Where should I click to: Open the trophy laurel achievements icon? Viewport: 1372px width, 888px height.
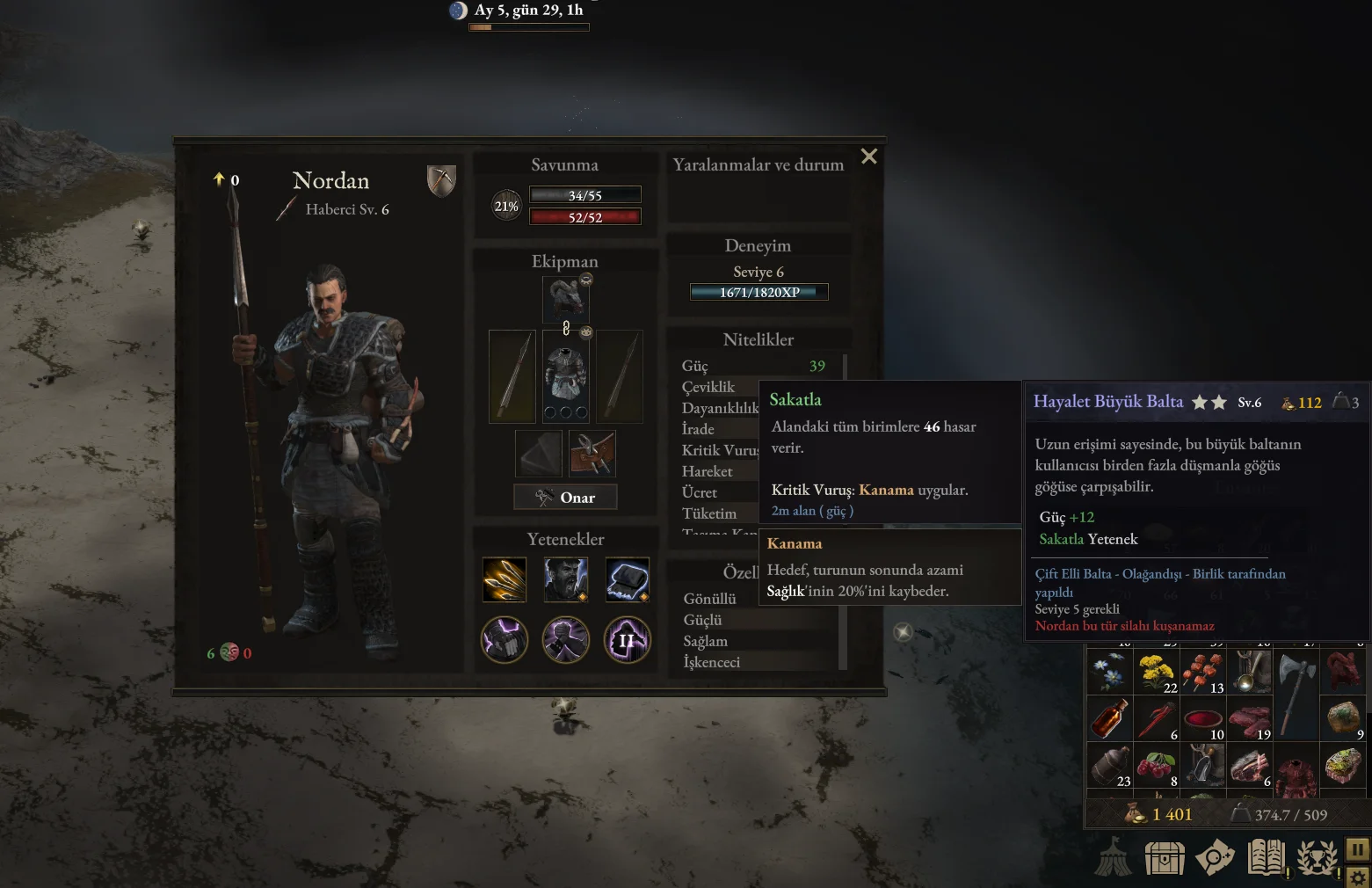[1317, 858]
